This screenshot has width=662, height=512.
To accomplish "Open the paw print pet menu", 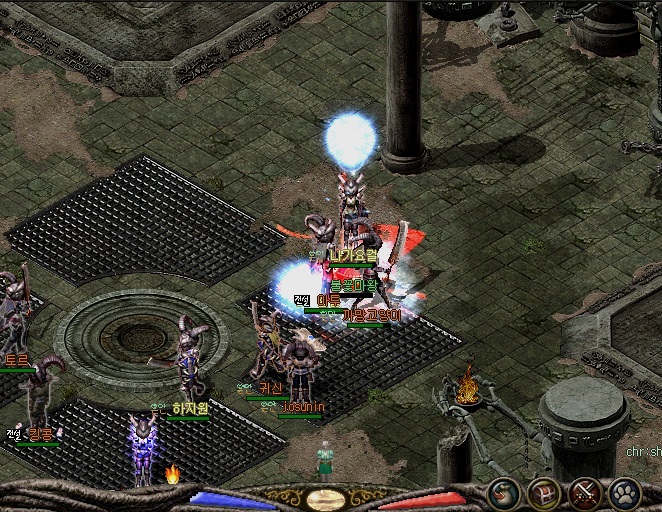I will pos(624,494).
